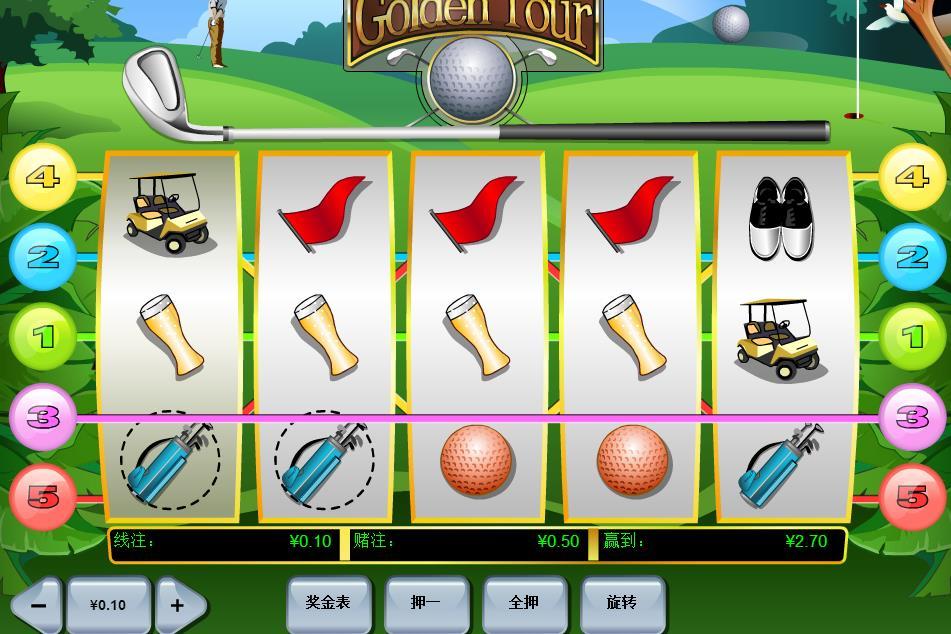Increase the line bet with the plus button
This screenshot has height=634, width=951.
(177, 605)
